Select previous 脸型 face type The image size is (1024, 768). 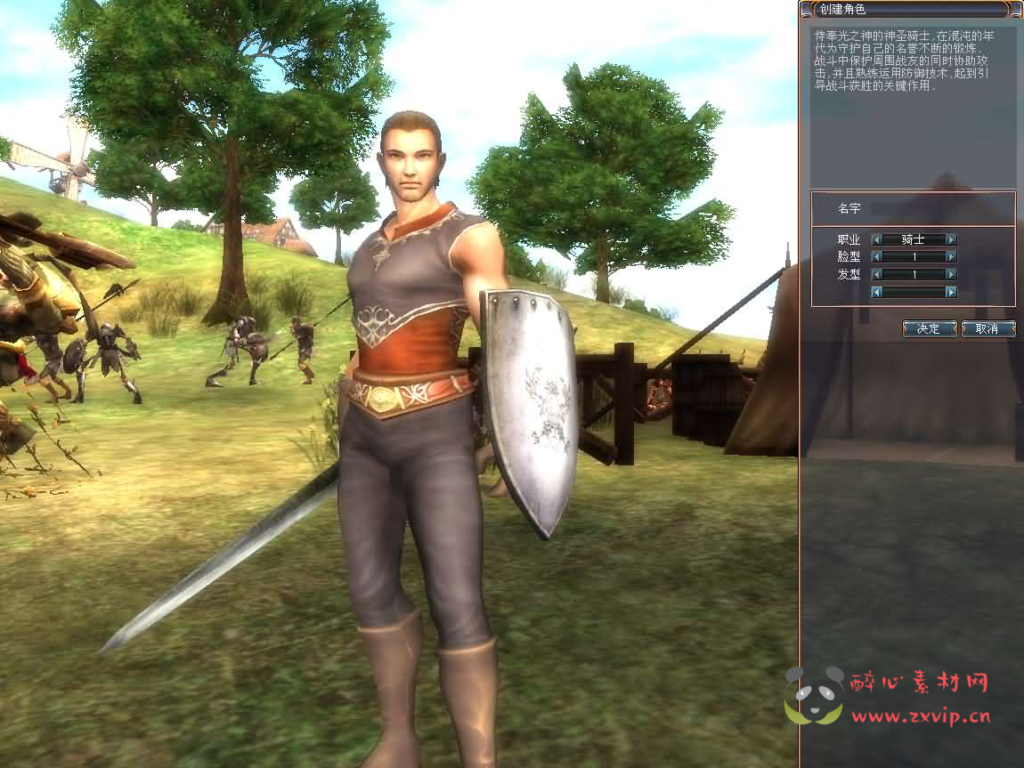[x=877, y=257]
